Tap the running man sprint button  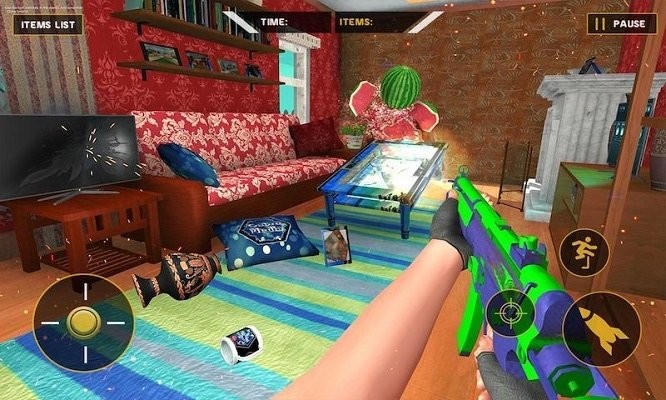pos(584,251)
